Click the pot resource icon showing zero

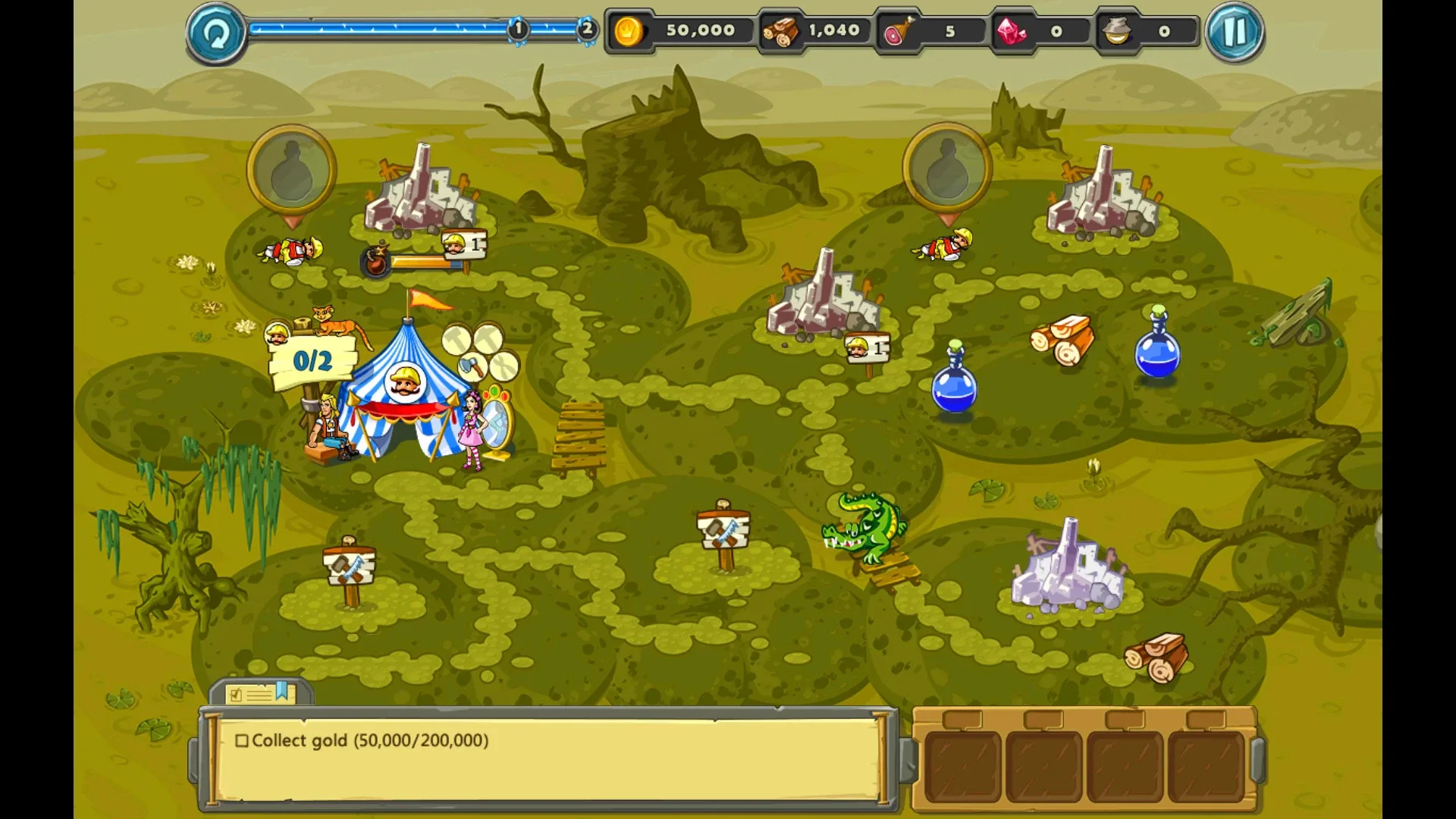pos(1116,30)
